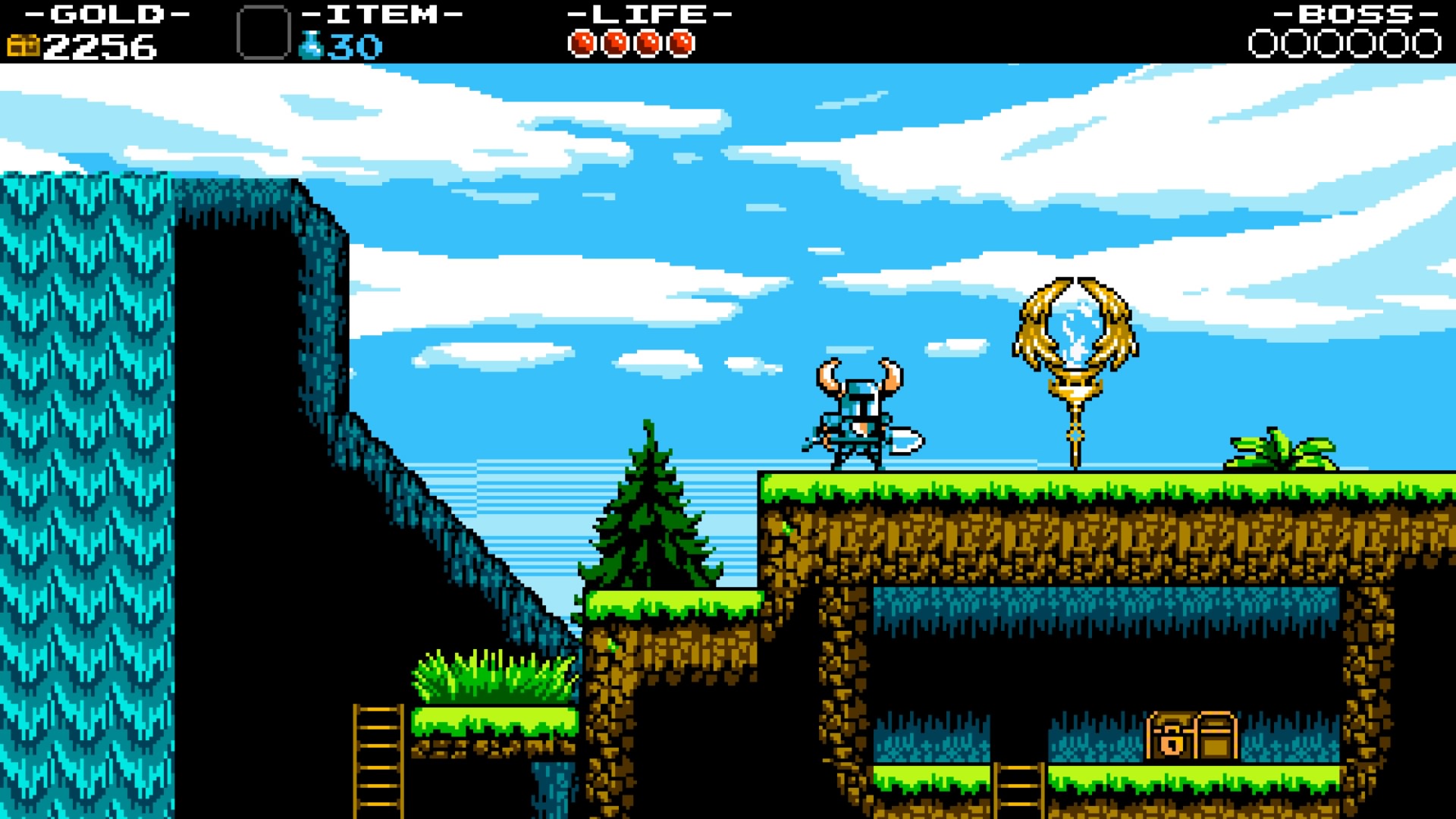Click the GOLD header label
Screen dimensions: 1456x819
coord(106,13)
